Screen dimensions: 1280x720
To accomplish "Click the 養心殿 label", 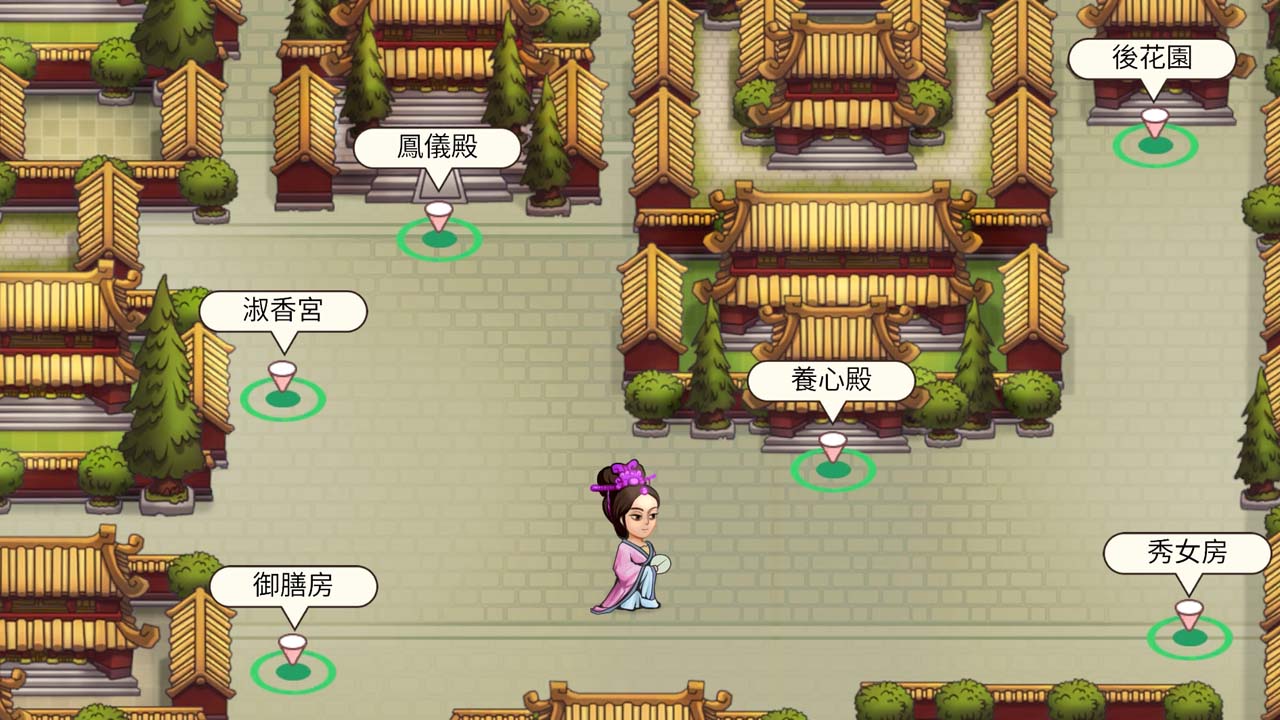I will point(831,379).
